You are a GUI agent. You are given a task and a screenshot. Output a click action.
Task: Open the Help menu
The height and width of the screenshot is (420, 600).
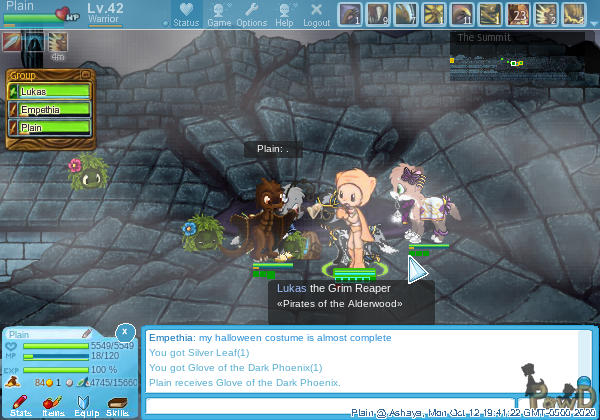[x=284, y=14]
